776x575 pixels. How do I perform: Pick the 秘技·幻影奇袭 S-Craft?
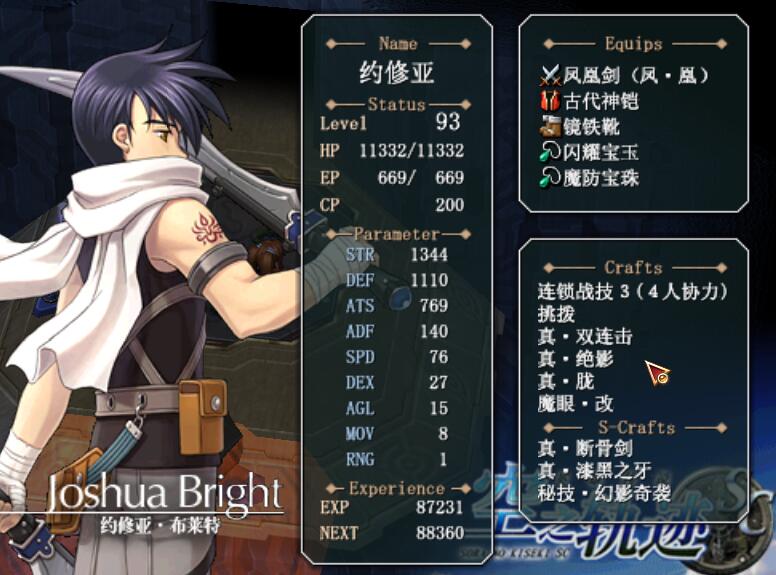point(604,493)
